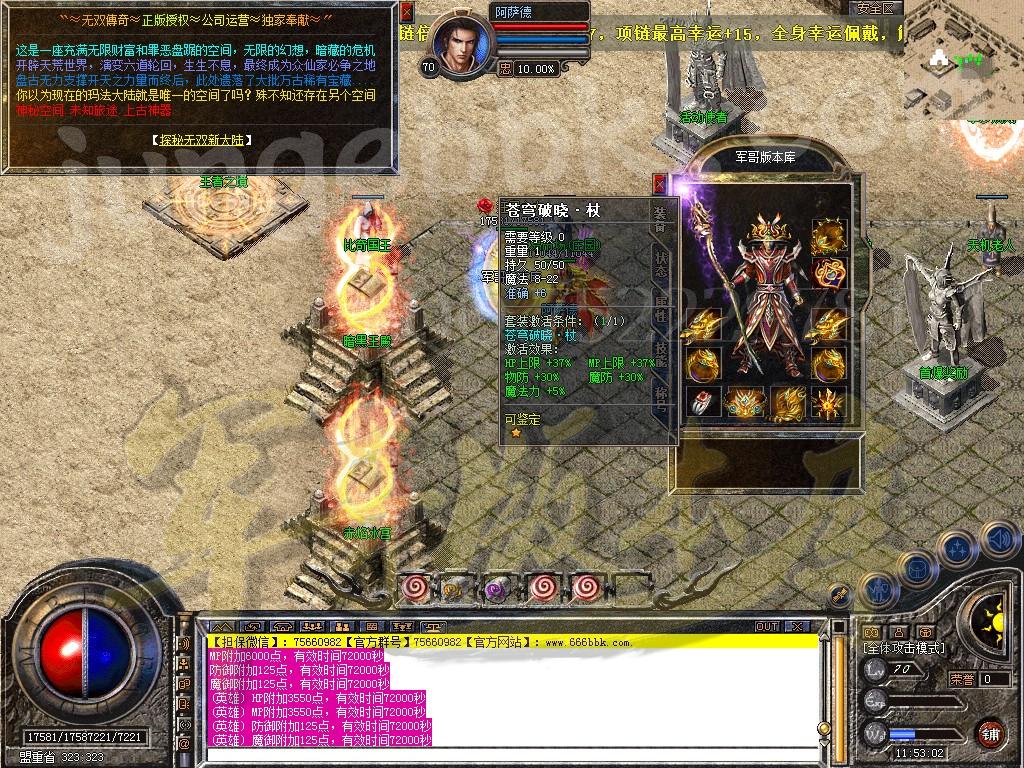
Task: Close the chat window with X
Action: (797, 626)
